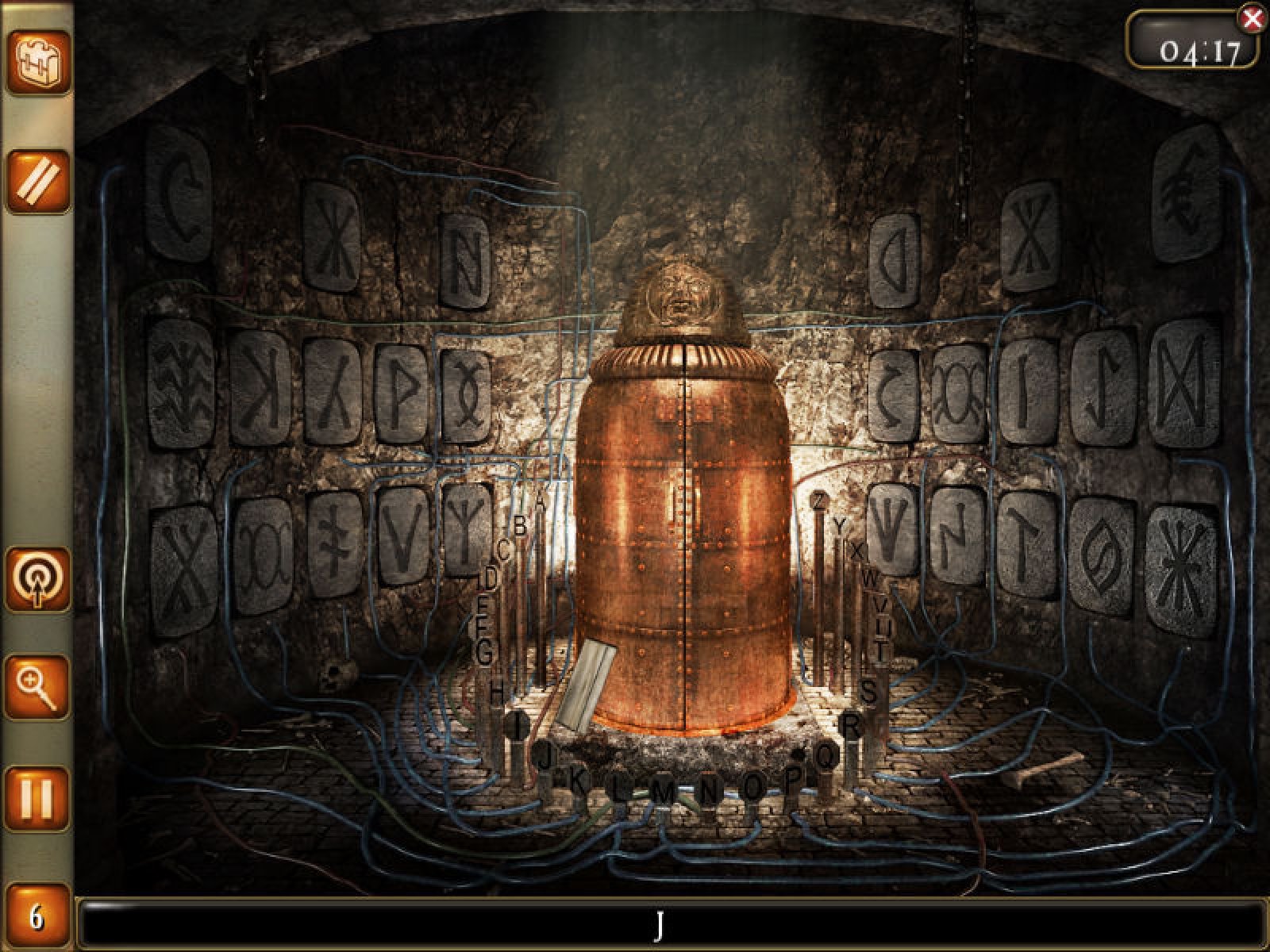
Task: Select the peg labeled S
Action: (x=870, y=692)
